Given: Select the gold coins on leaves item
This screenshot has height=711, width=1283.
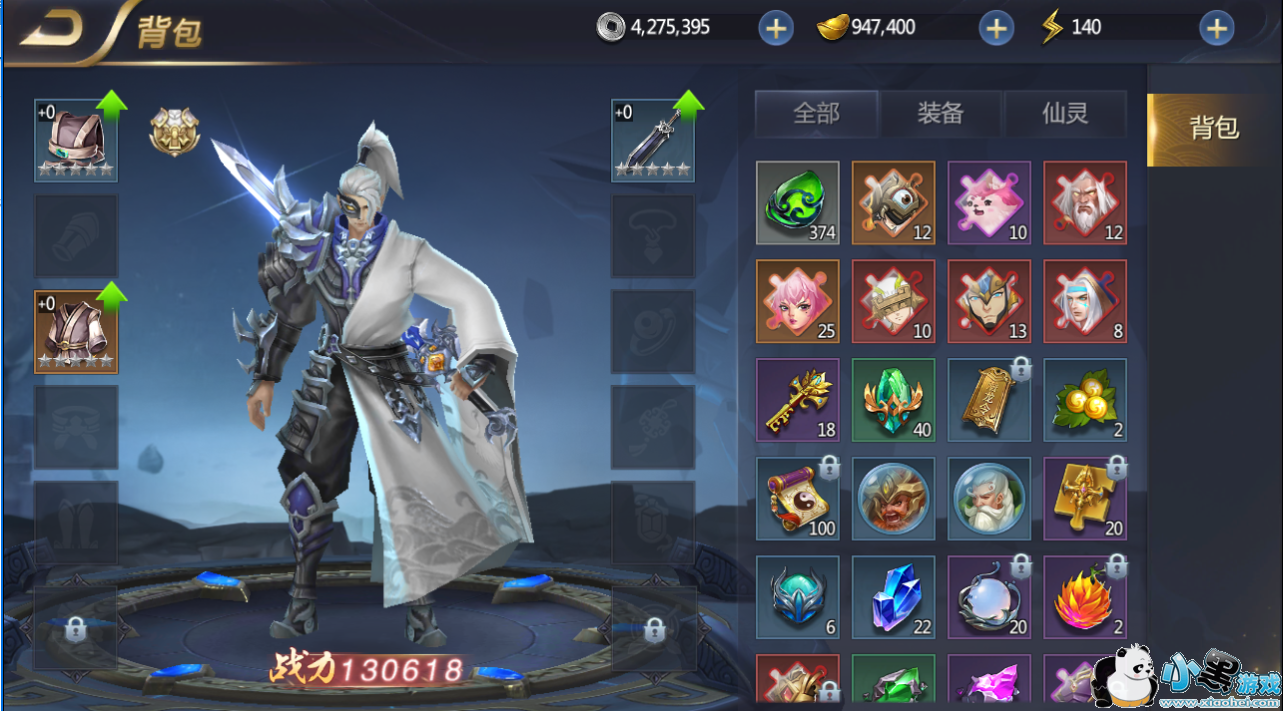Looking at the screenshot, I should (x=1085, y=400).
